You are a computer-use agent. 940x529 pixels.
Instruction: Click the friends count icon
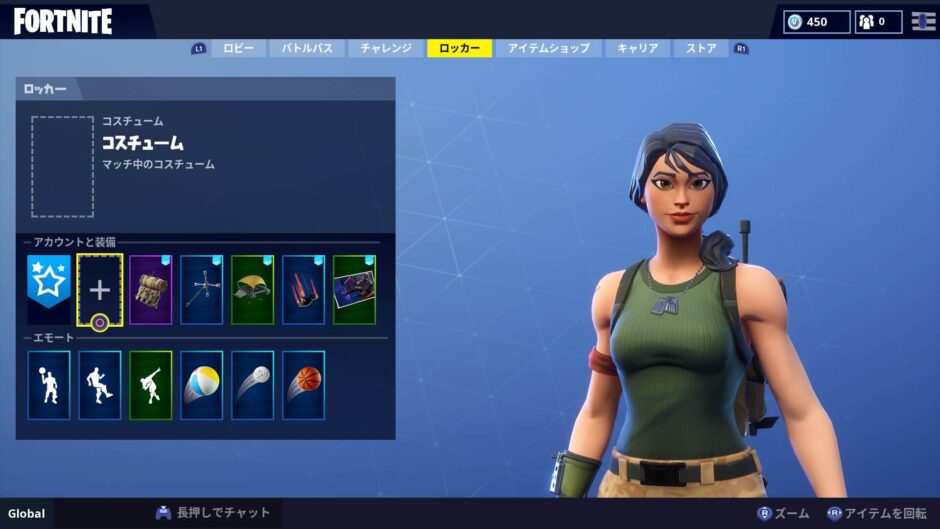coord(879,21)
